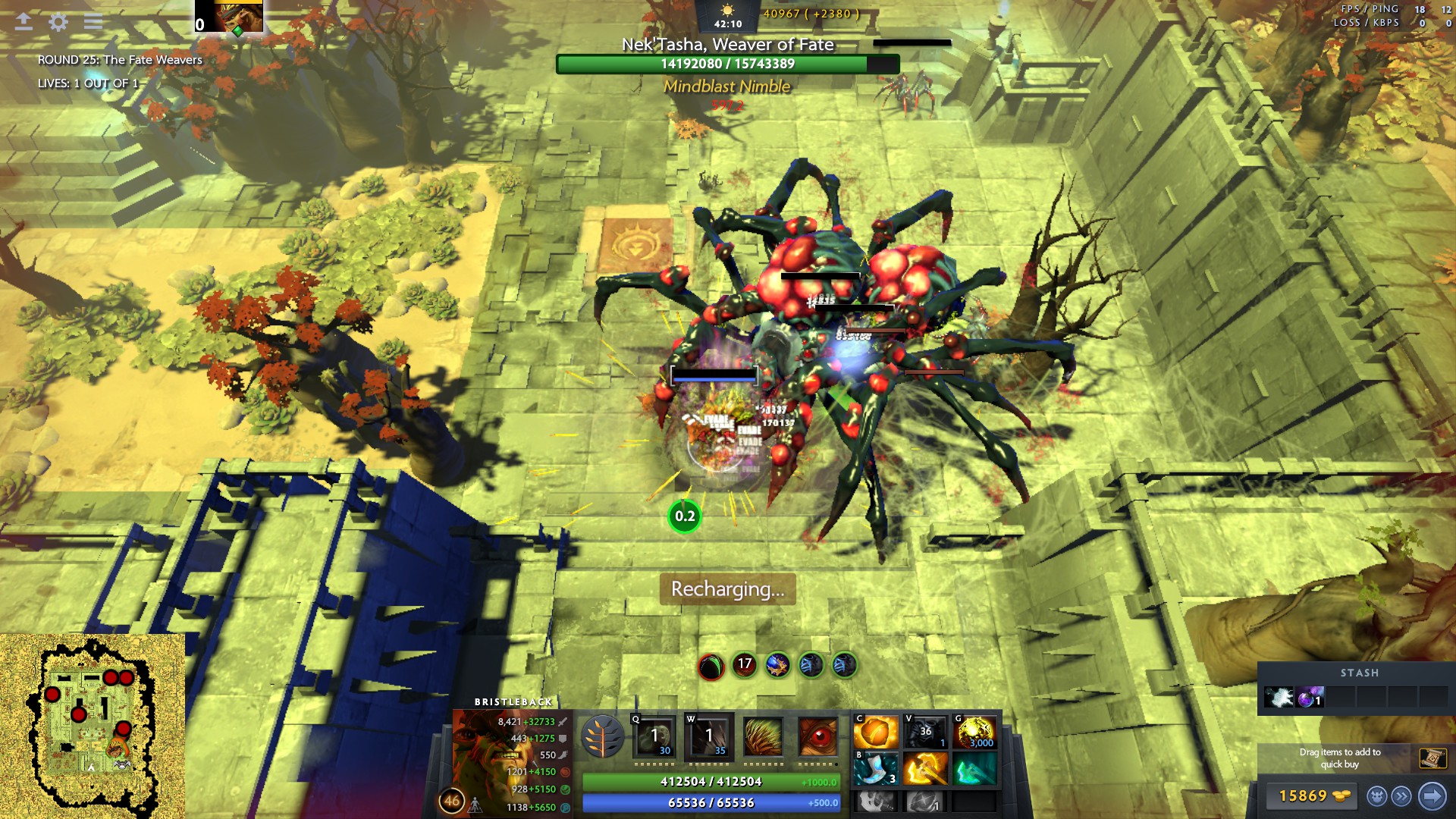Click the courier button beside the gold
Screen dimensions: 1456x819
pyautogui.click(x=1376, y=796)
